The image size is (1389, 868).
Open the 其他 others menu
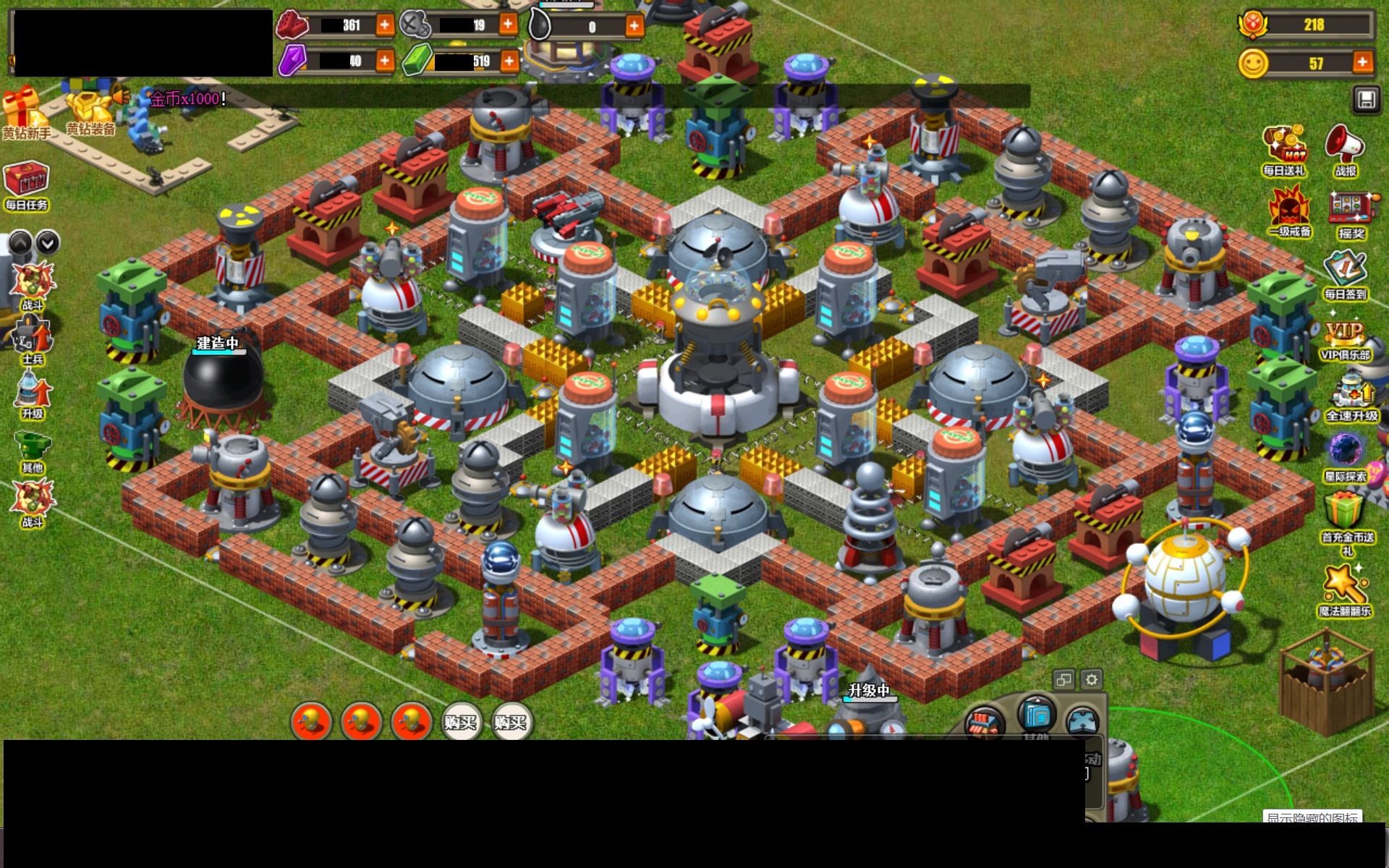(33, 451)
